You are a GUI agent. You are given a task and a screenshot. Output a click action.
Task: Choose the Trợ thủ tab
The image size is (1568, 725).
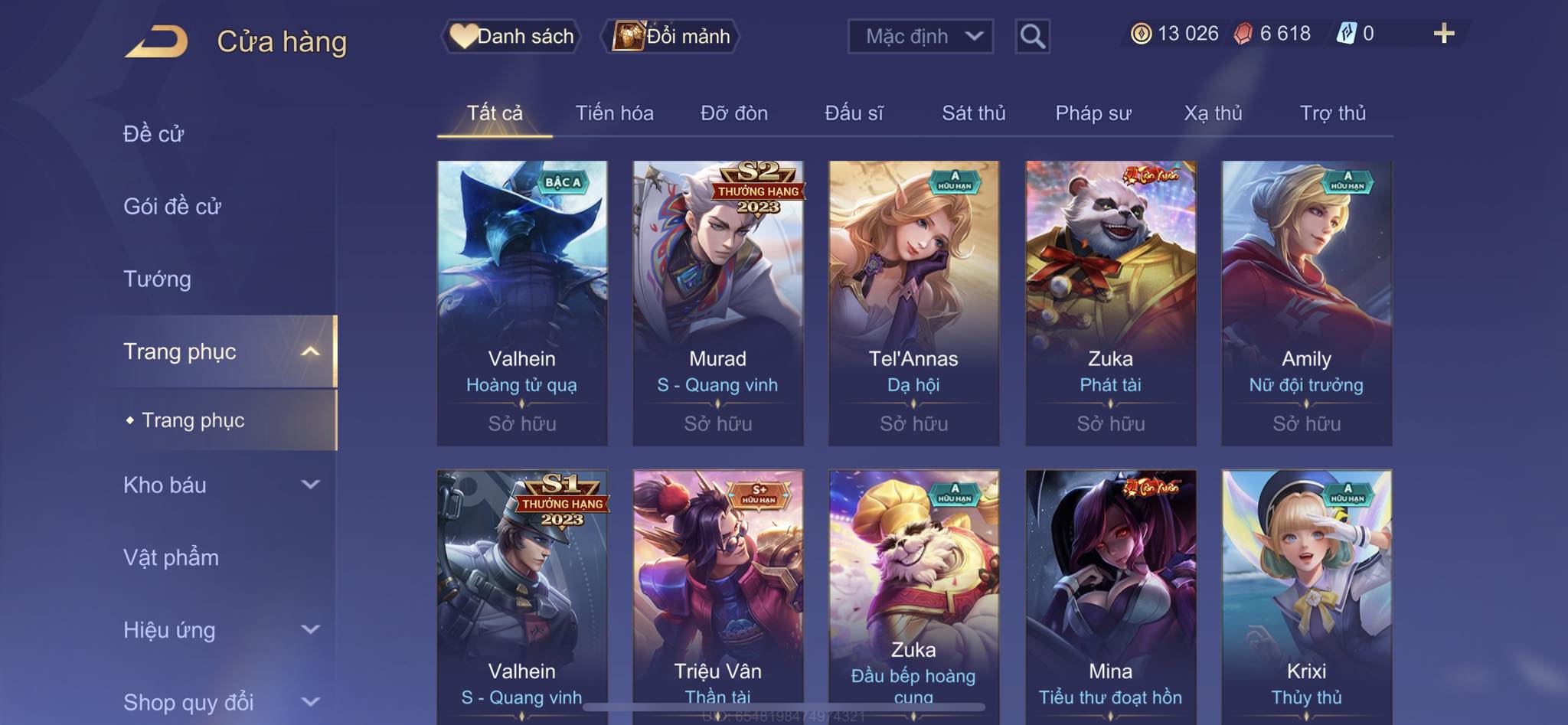coord(1332,113)
